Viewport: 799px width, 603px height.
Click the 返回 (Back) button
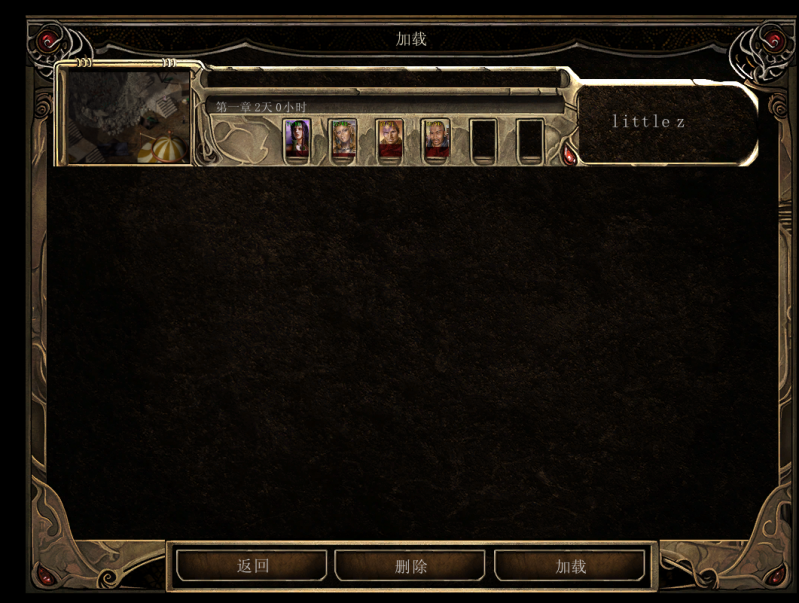coord(252,566)
